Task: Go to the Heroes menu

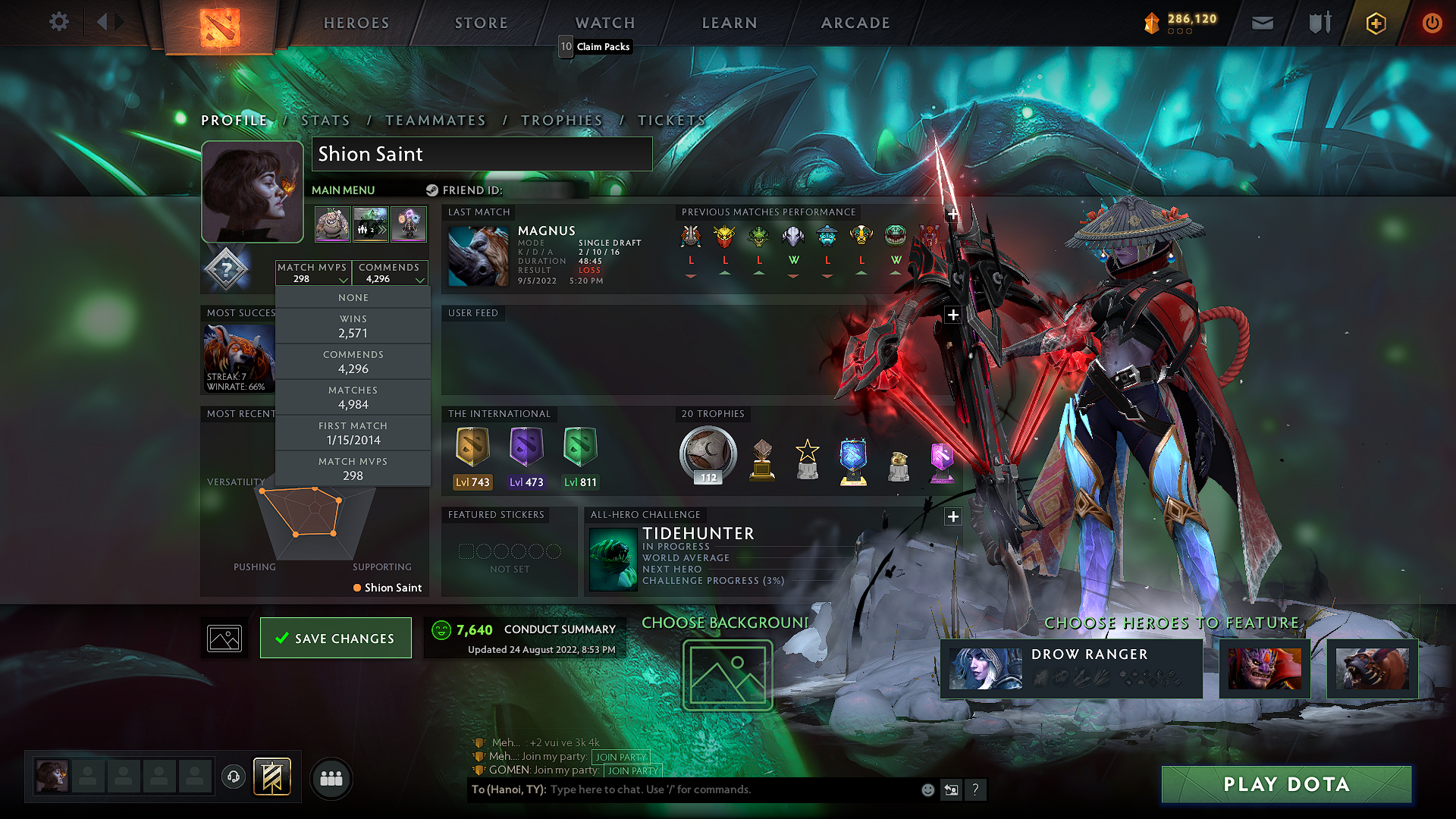Action: [356, 23]
